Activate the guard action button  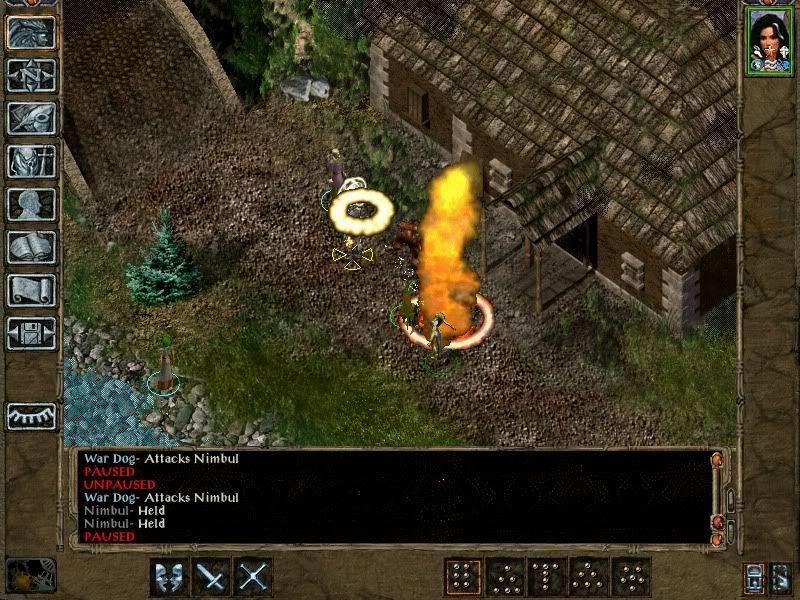[x=168, y=577]
